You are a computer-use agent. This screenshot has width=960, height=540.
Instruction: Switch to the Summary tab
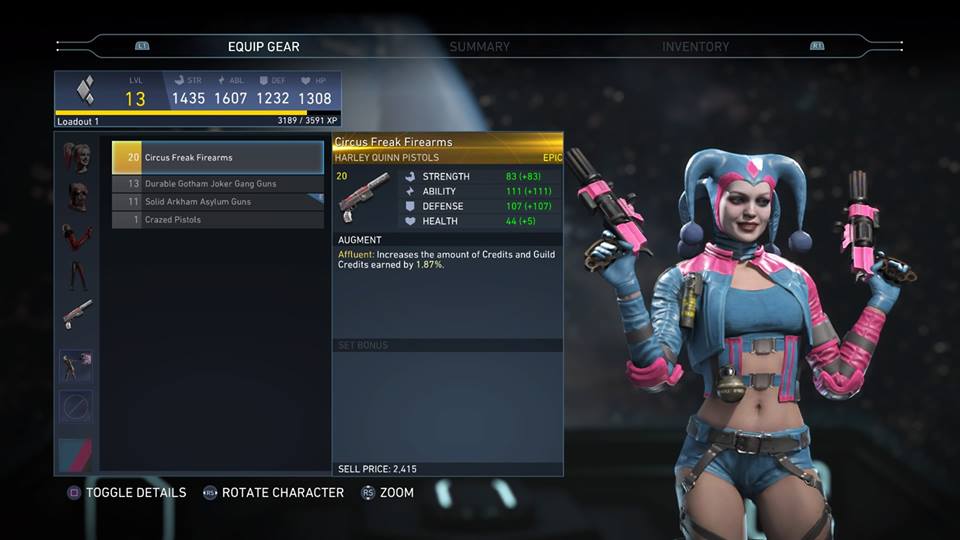click(x=479, y=47)
